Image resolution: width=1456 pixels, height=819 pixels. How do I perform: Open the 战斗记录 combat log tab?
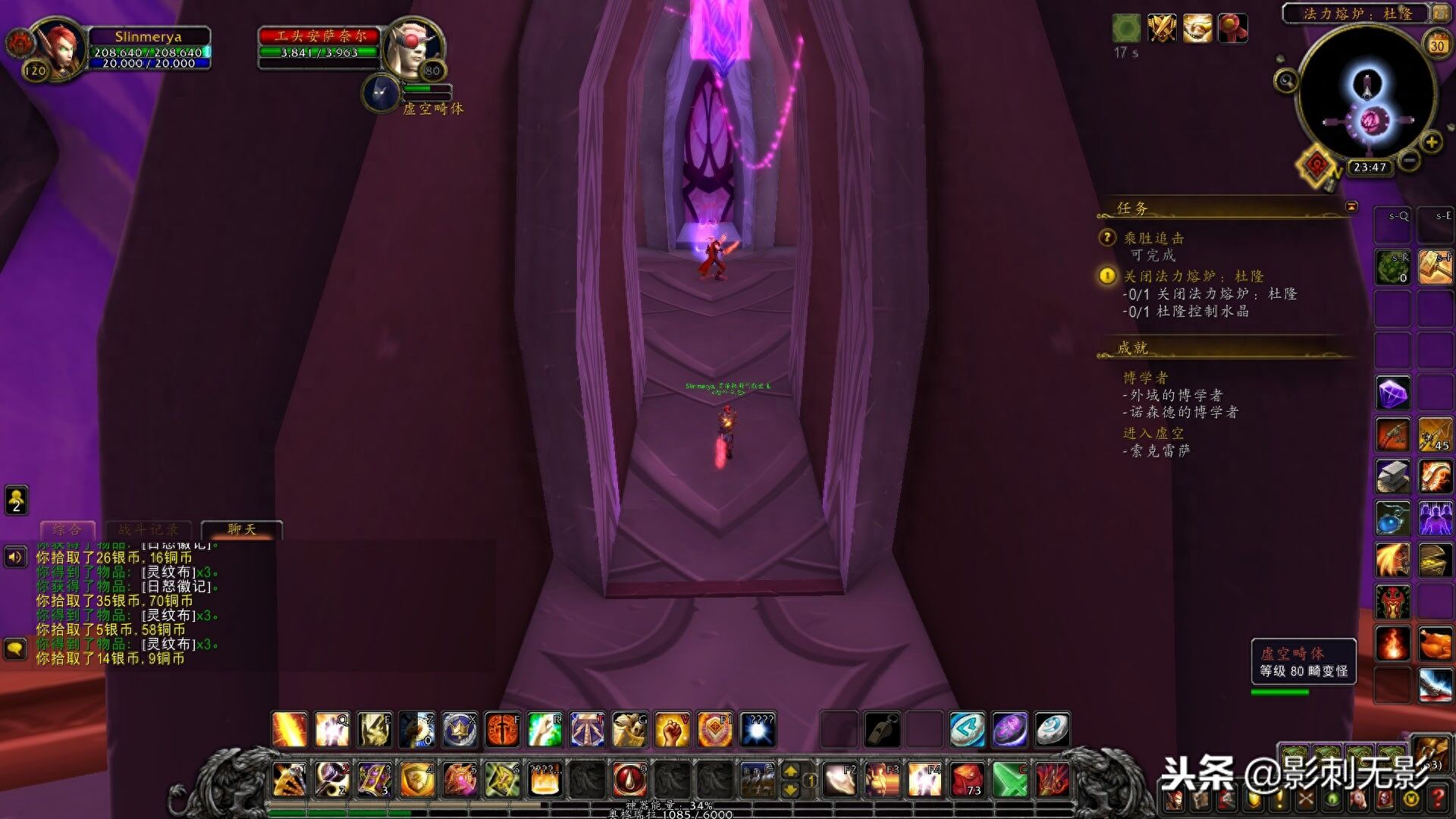click(x=149, y=529)
